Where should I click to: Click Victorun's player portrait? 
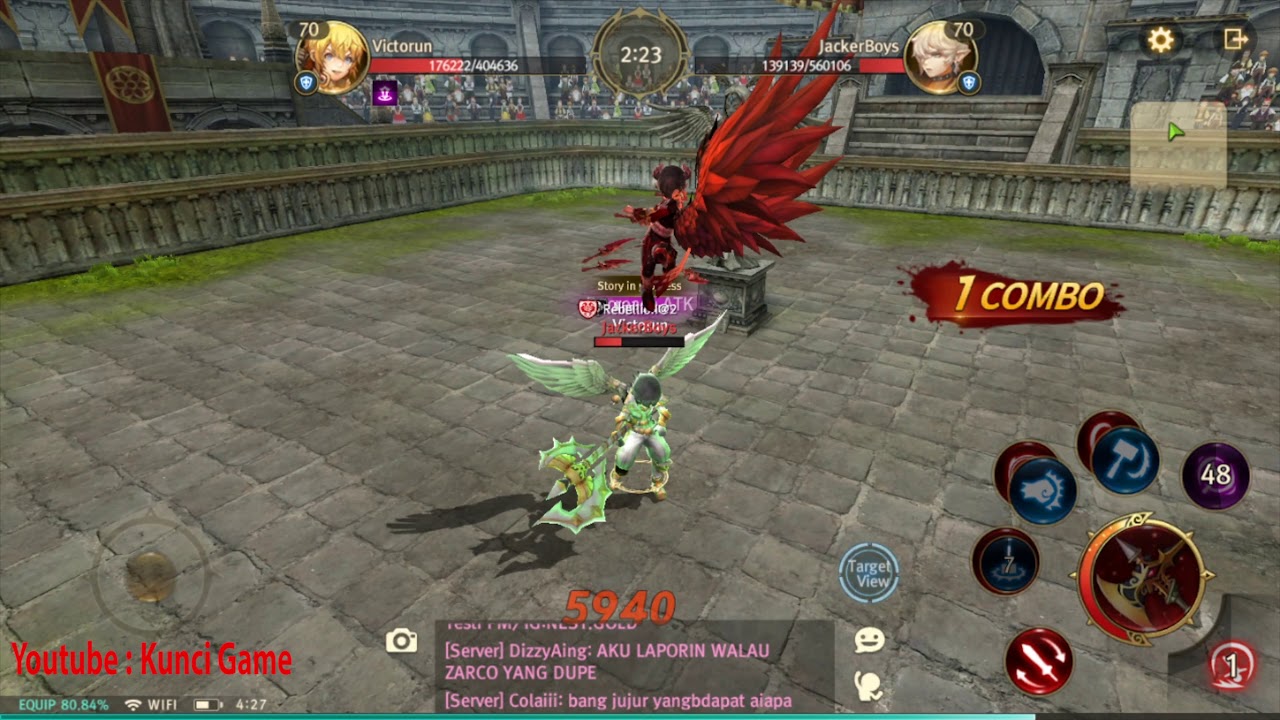click(333, 56)
